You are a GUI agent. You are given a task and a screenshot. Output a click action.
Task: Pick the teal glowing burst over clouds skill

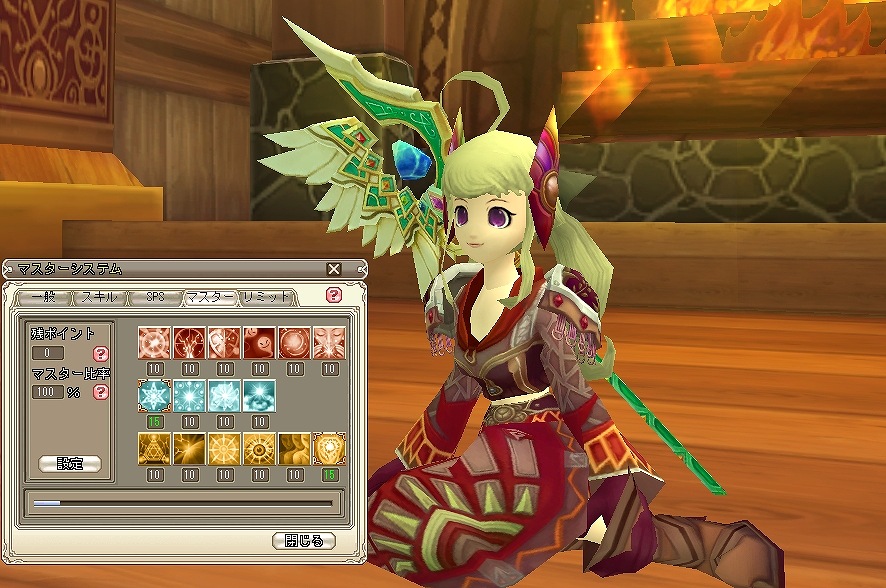258,395
